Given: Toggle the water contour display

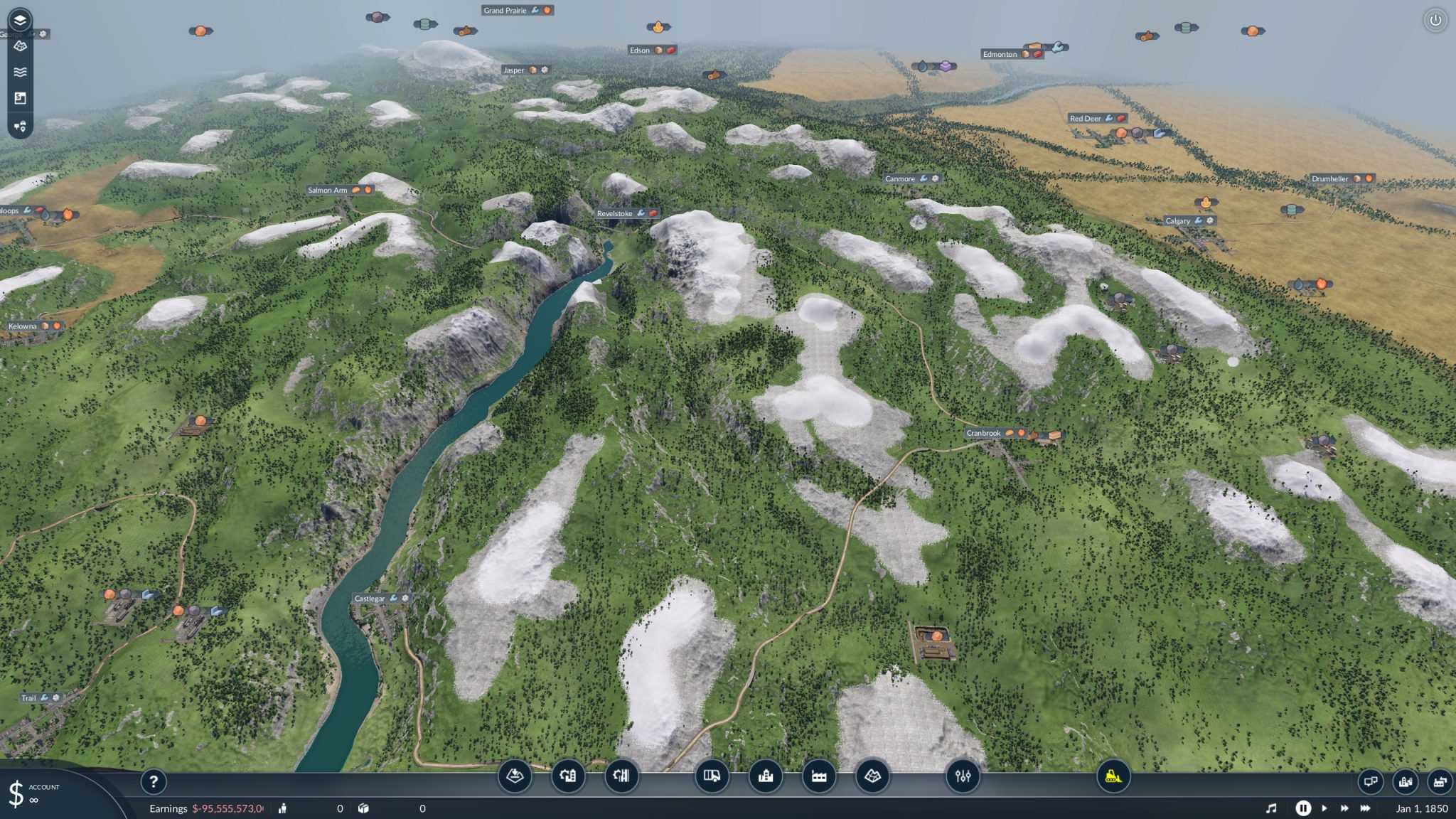Looking at the screenshot, I should point(20,71).
